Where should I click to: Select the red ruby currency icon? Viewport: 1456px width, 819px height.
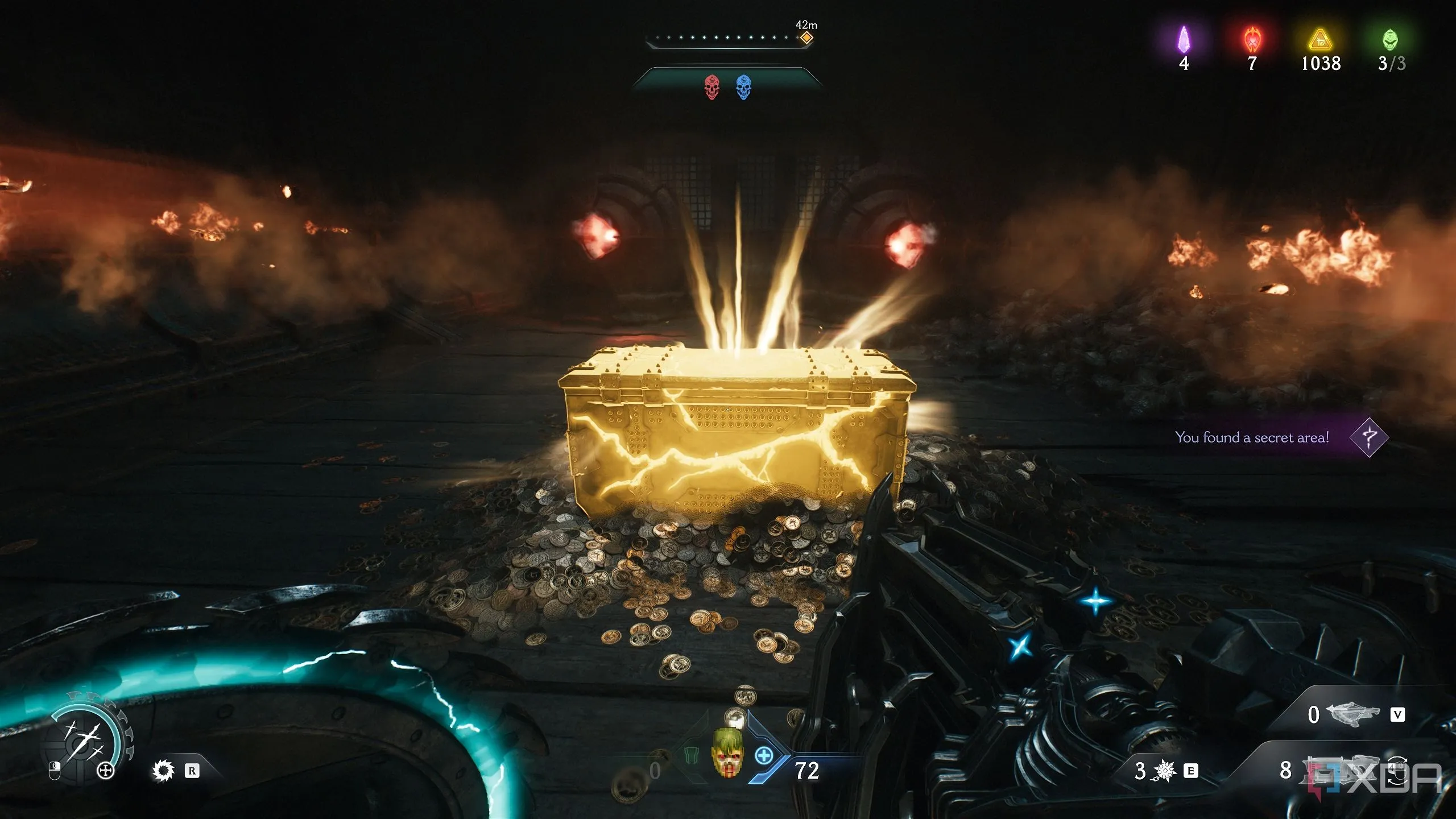pos(1252,40)
